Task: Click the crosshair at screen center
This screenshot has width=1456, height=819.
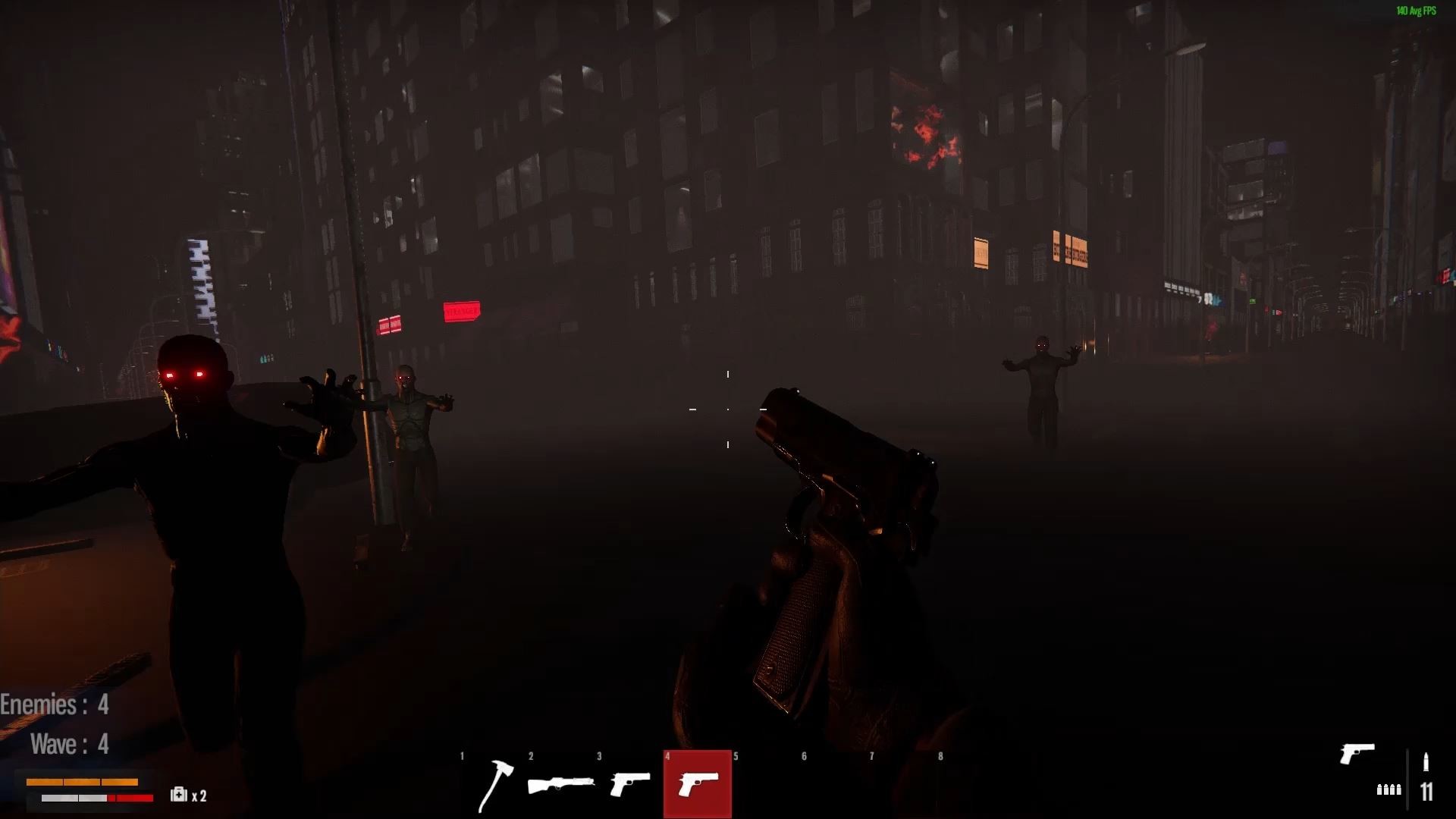Action: pos(727,409)
